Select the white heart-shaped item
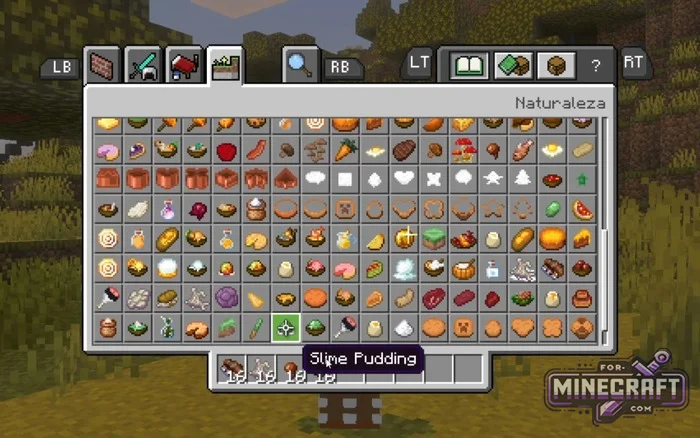The image size is (700, 438). 404,180
